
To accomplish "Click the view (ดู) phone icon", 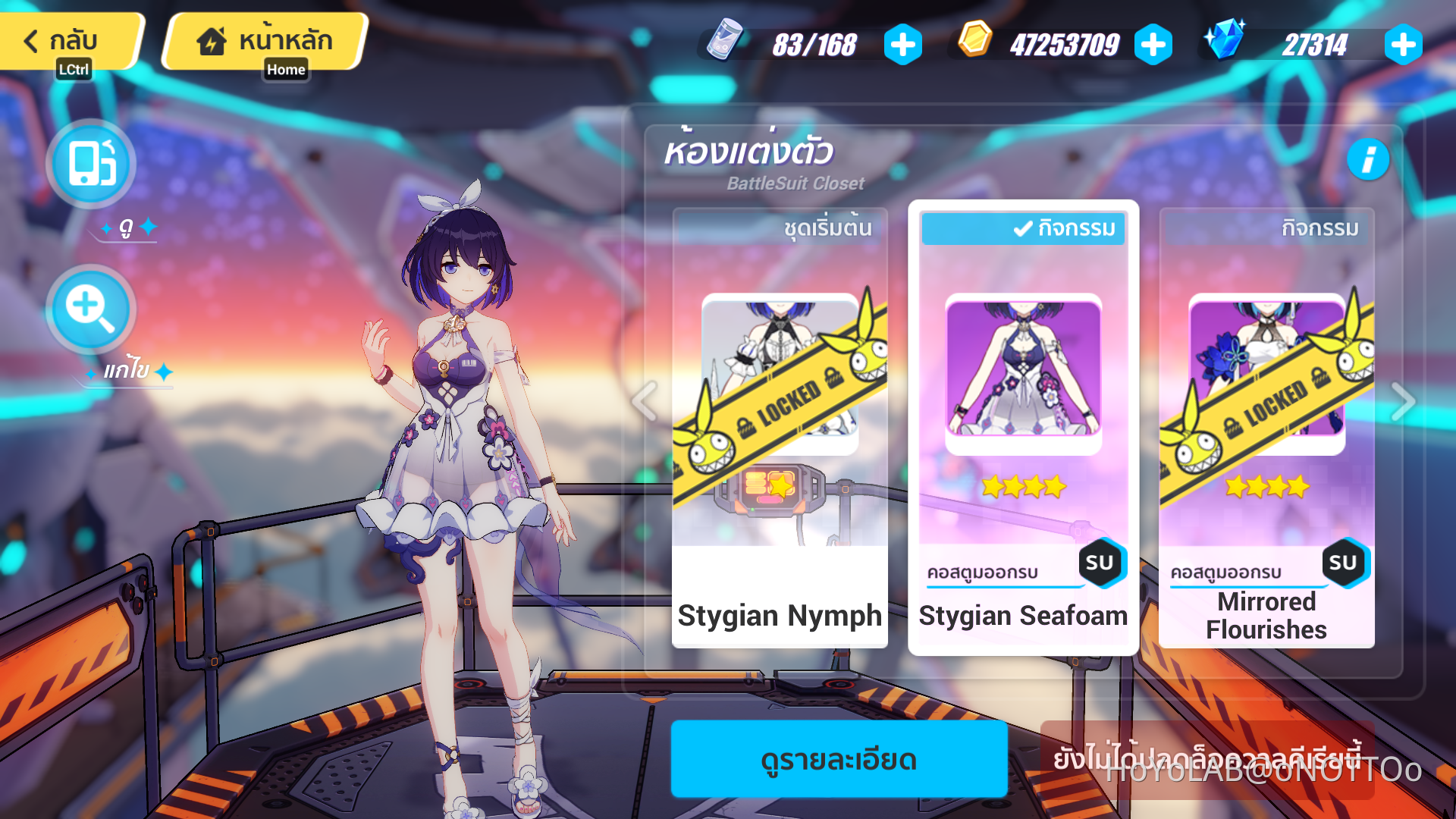I will coord(89,163).
